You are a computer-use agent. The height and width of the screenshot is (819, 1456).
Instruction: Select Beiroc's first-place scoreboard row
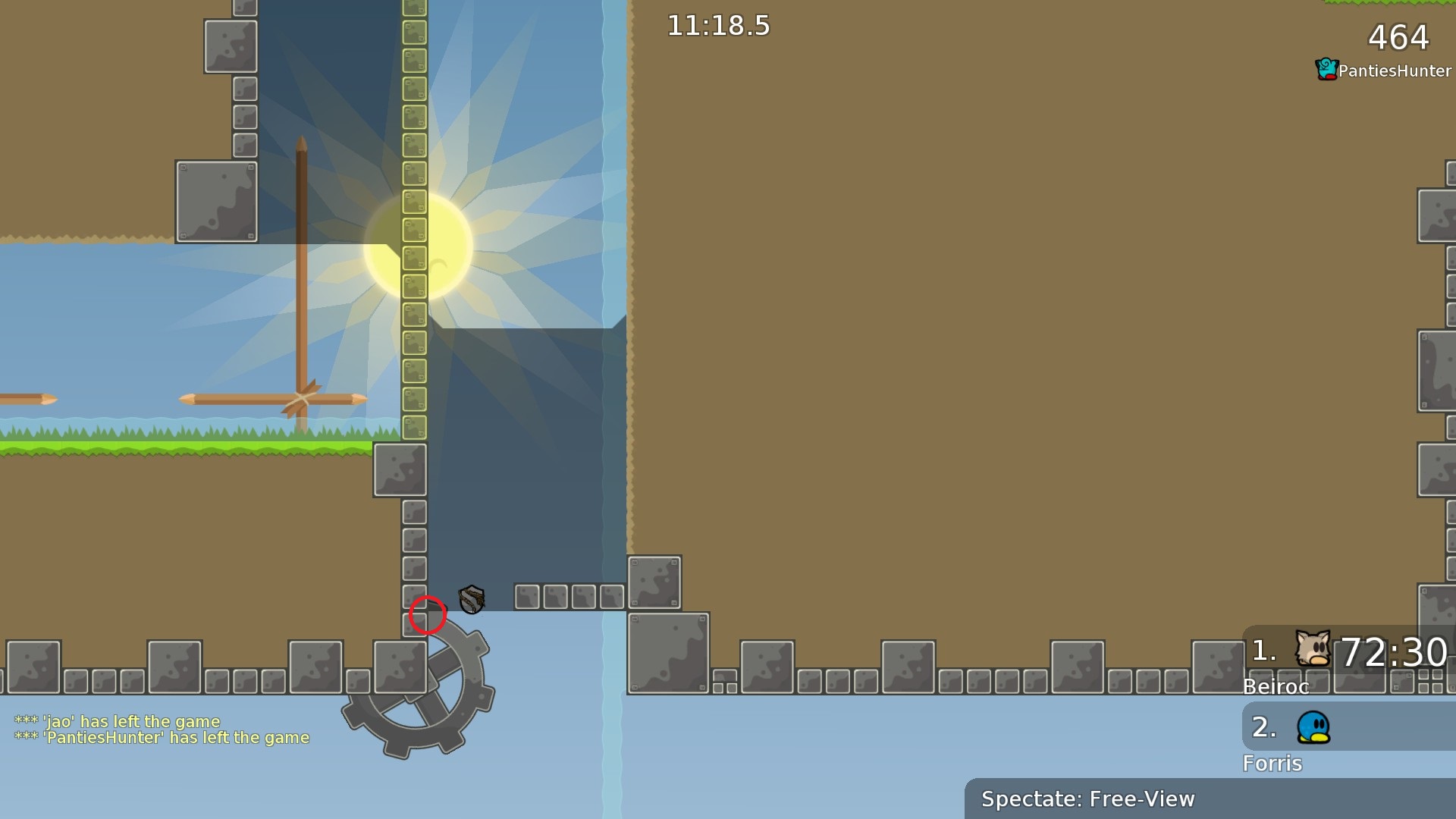(x=1348, y=651)
